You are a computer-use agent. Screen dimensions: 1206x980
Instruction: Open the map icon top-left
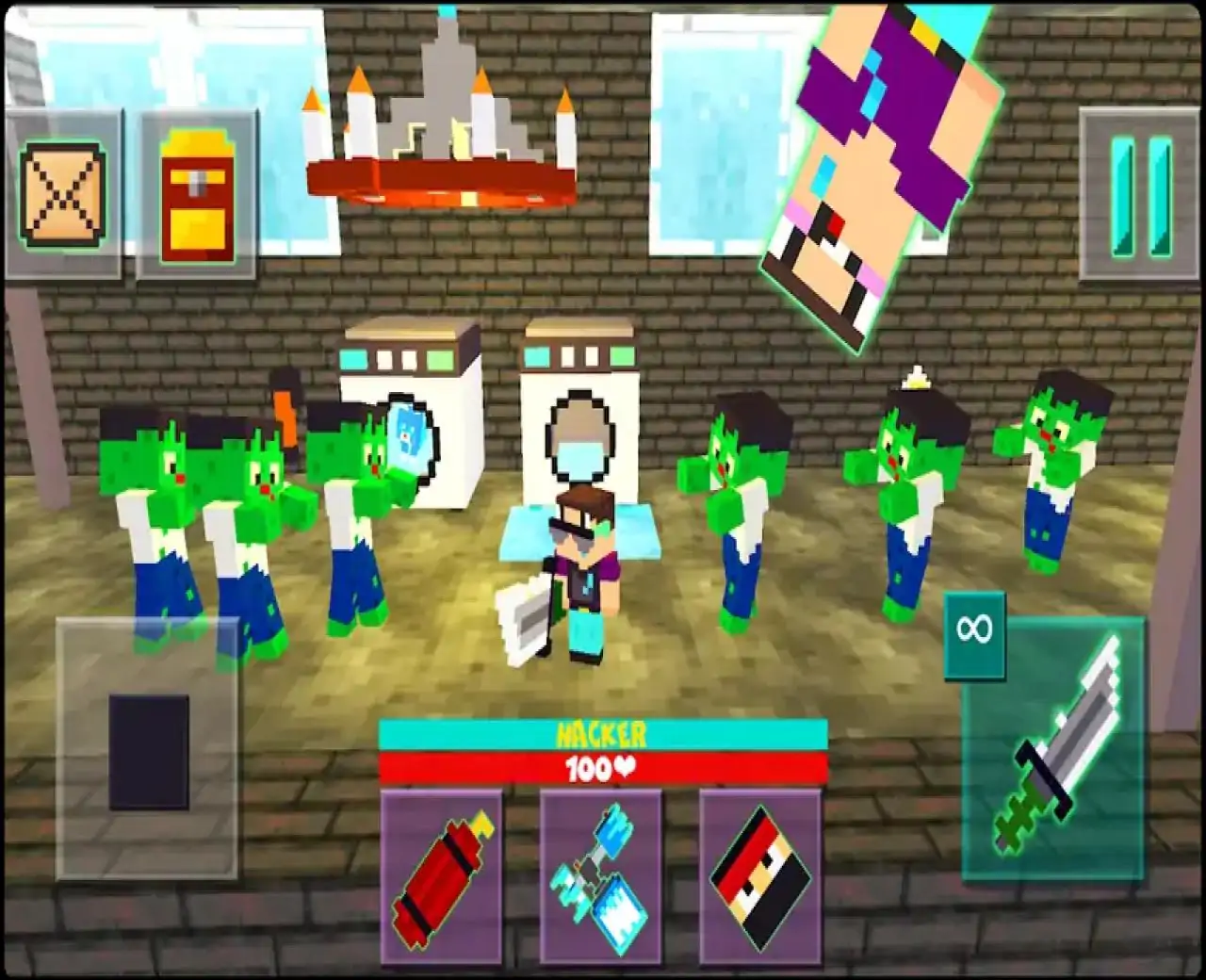pyautogui.click(x=62, y=191)
